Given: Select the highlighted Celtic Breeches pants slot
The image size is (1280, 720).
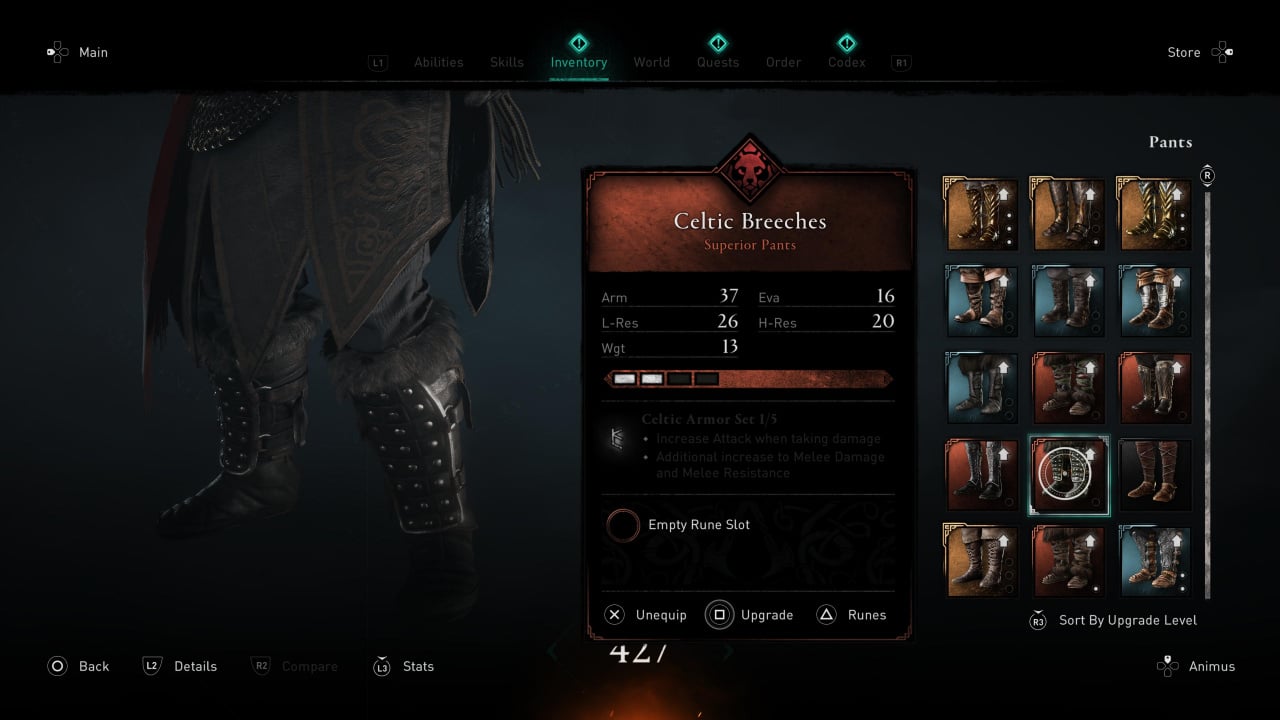Looking at the screenshot, I should 1069,475.
